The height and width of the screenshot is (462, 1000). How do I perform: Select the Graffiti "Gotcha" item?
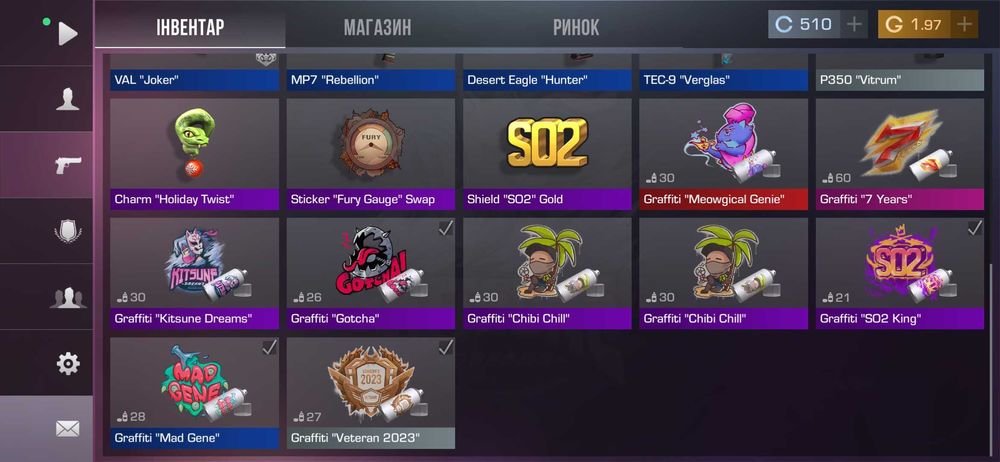pyautogui.click(x=371, y=273)
